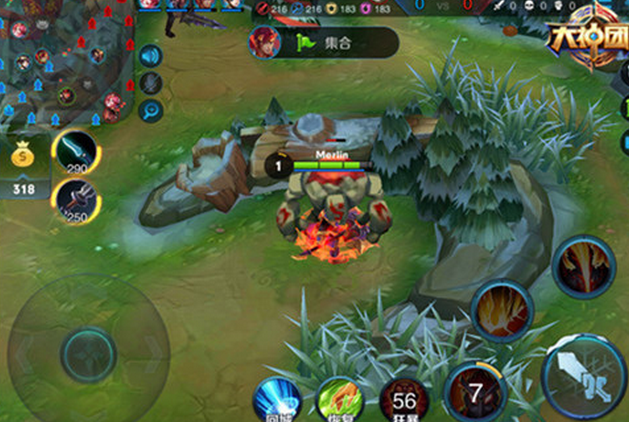Screen dimensions: 629x422
Task: Select the red-haired hero portrait by 集合
Action: tap(264, 43)
